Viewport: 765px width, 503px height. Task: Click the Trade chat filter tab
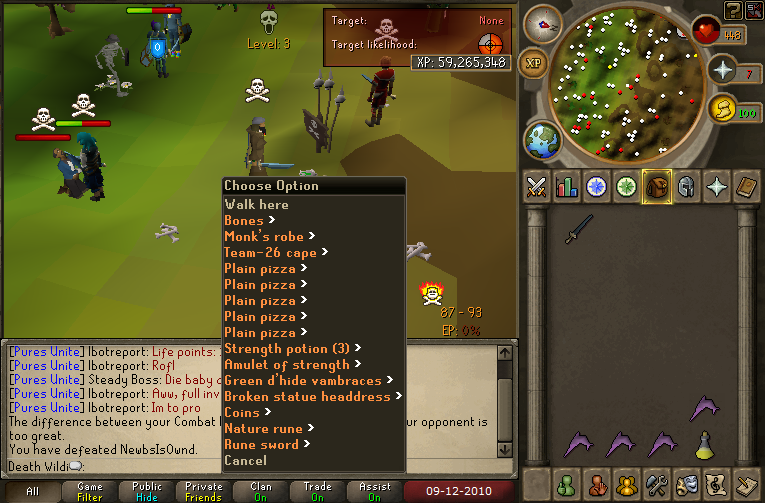318,491
